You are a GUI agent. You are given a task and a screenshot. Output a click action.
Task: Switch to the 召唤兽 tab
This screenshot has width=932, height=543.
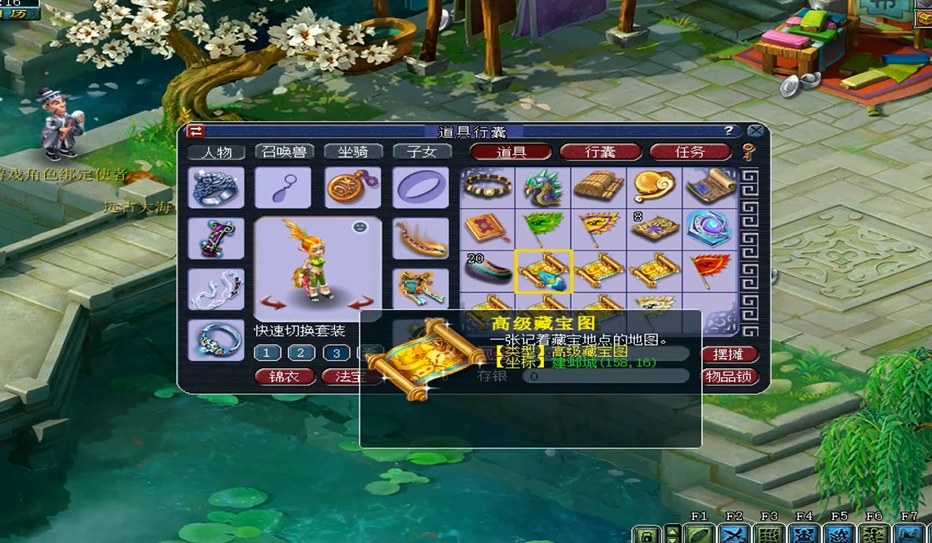pos(285,152)
